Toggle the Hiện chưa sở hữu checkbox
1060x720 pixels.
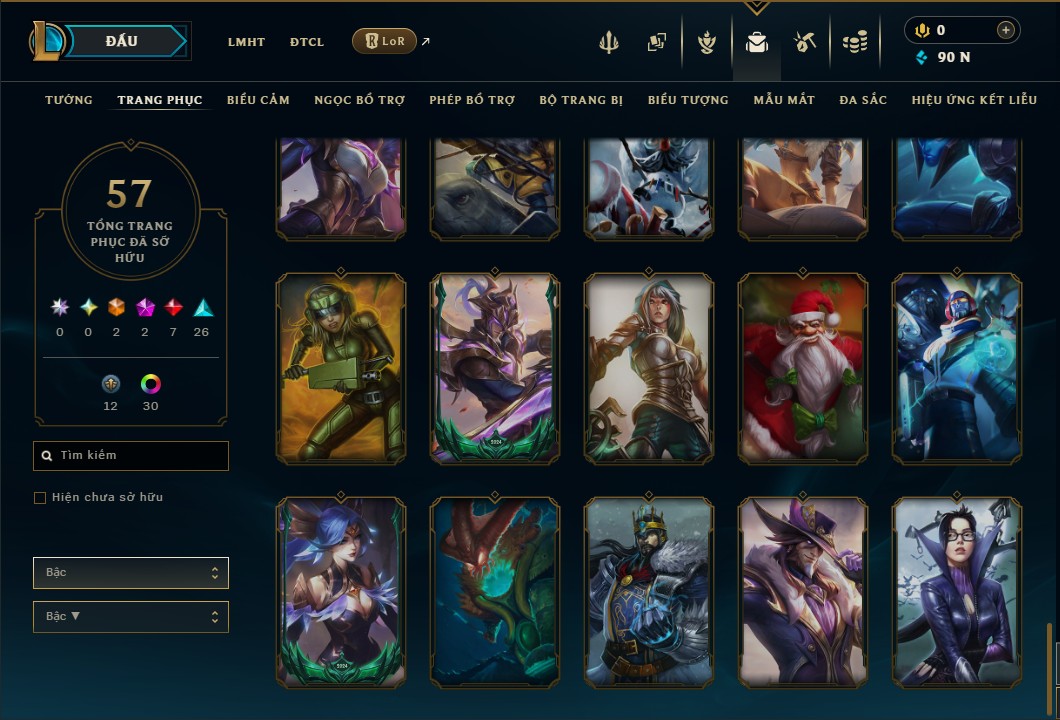(x=40, y=498)
